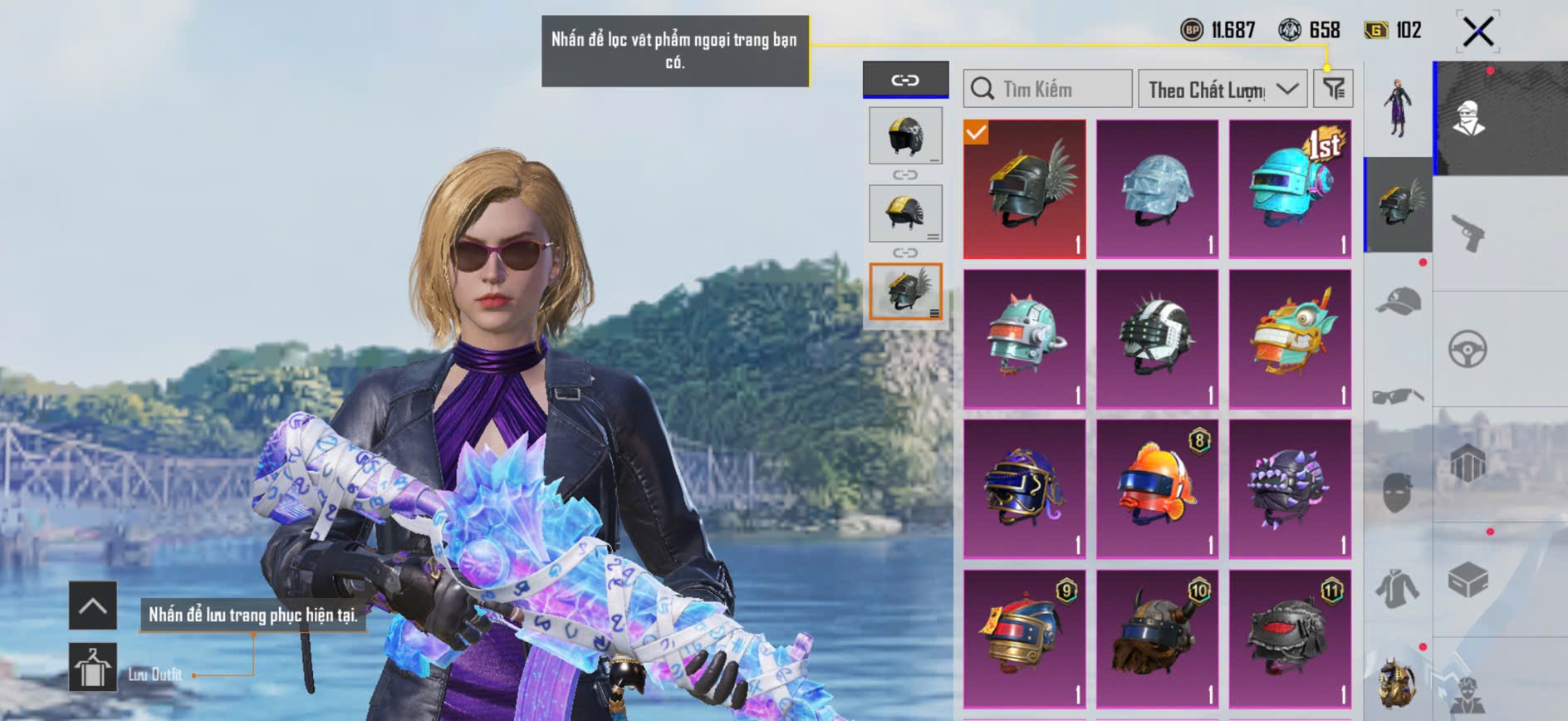Select the horned viking helmet skin
The height and width of the screenshot is (721, 1568).
(1157, 638)
